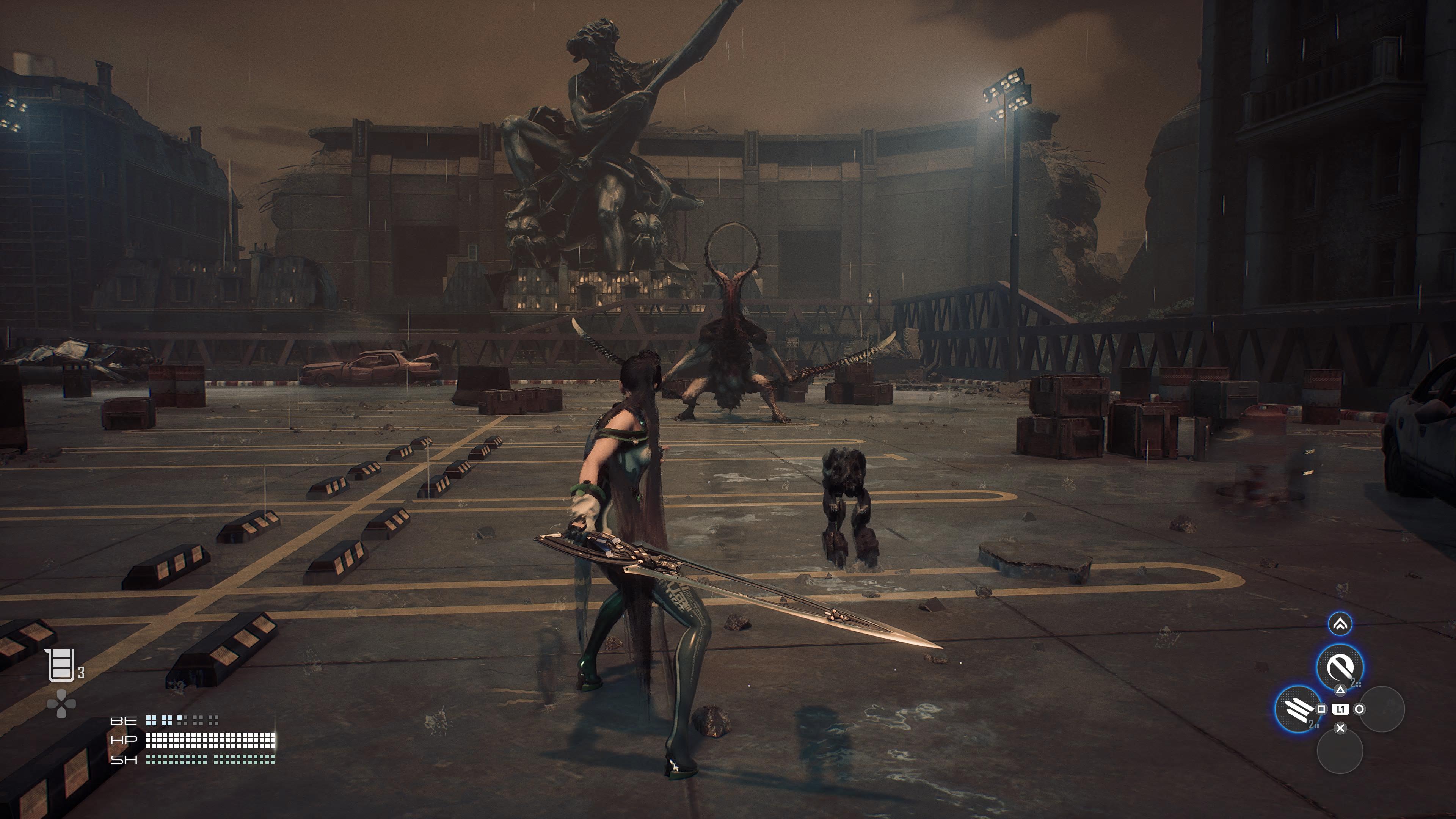Select the double chevron up icon
The width and height of the screenshot is (1456, 819).
(x=1340, y=624)
